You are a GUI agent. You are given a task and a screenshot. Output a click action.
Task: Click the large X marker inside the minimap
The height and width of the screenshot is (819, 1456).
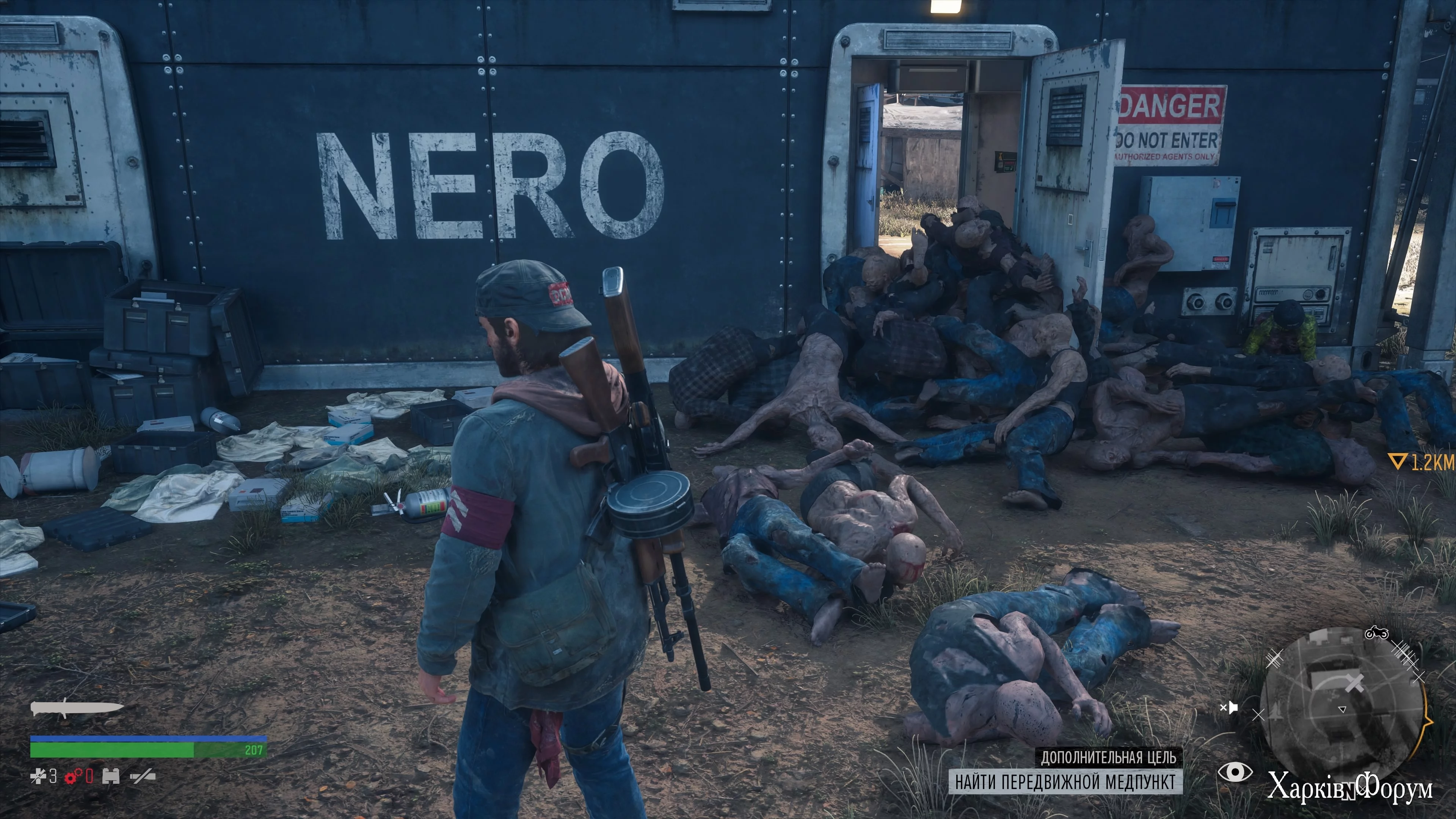tap(1354, 684)
